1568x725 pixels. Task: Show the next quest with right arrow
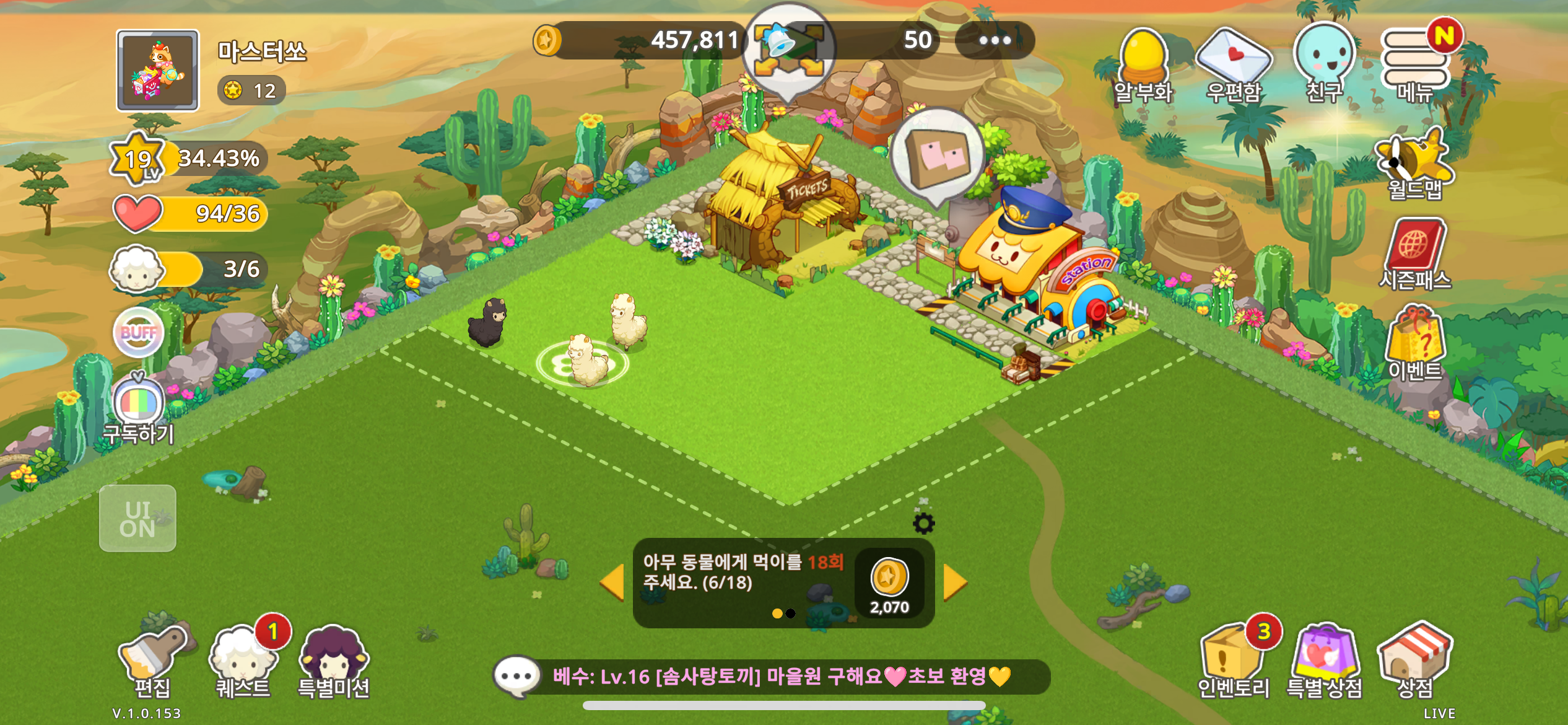954,582
